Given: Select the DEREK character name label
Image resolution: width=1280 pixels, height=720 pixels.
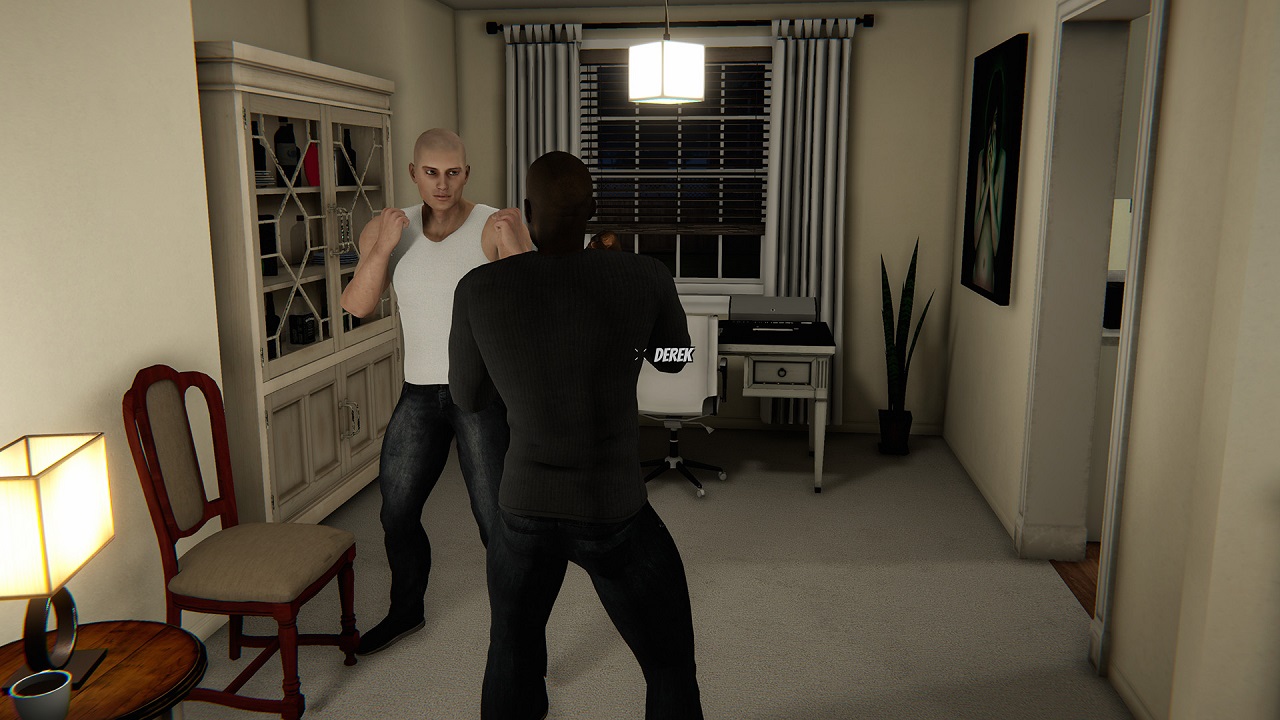Looking at the screenshot, I should (x=672, y=355).
